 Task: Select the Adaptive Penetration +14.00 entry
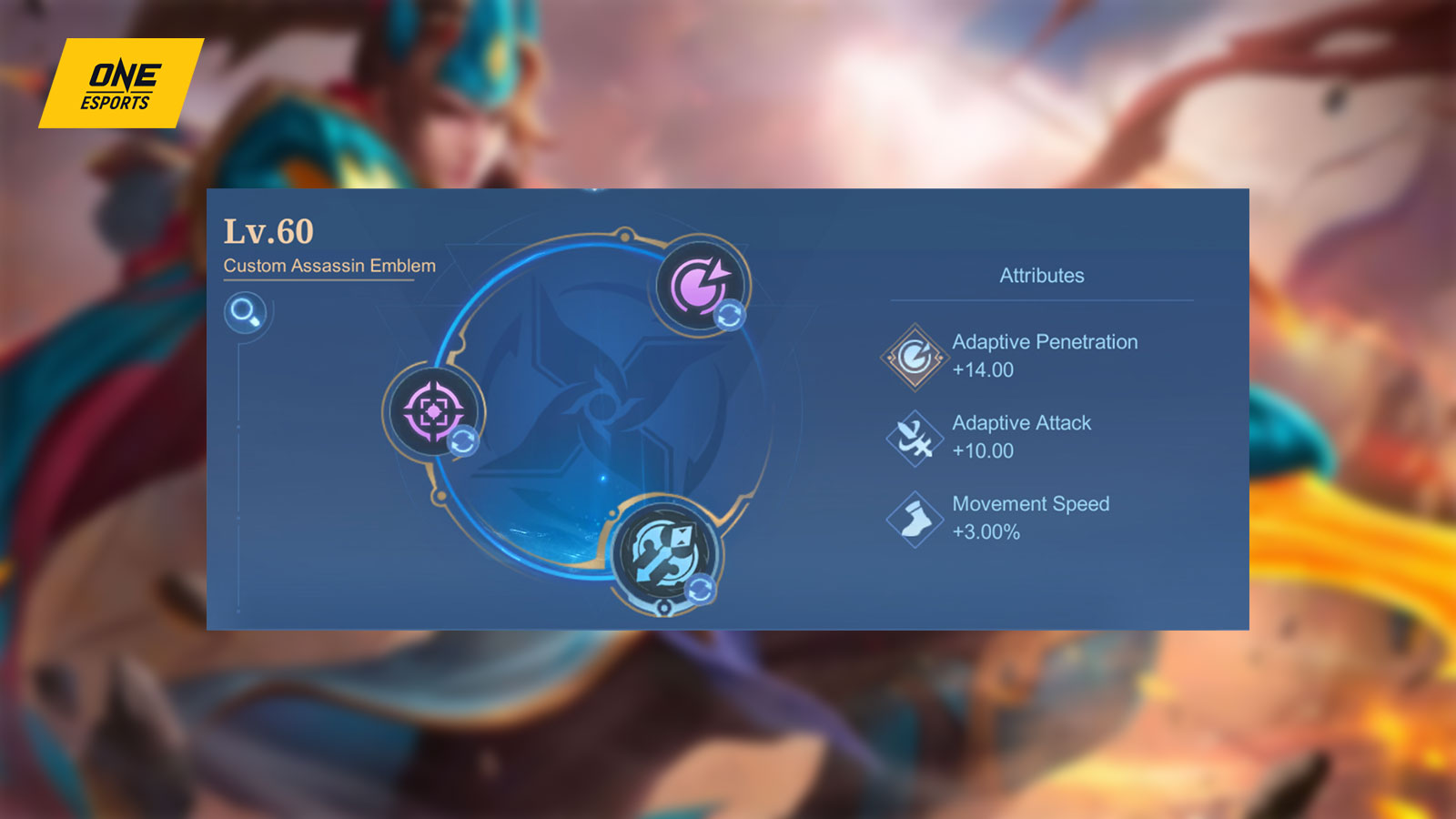coord(1043,355)
